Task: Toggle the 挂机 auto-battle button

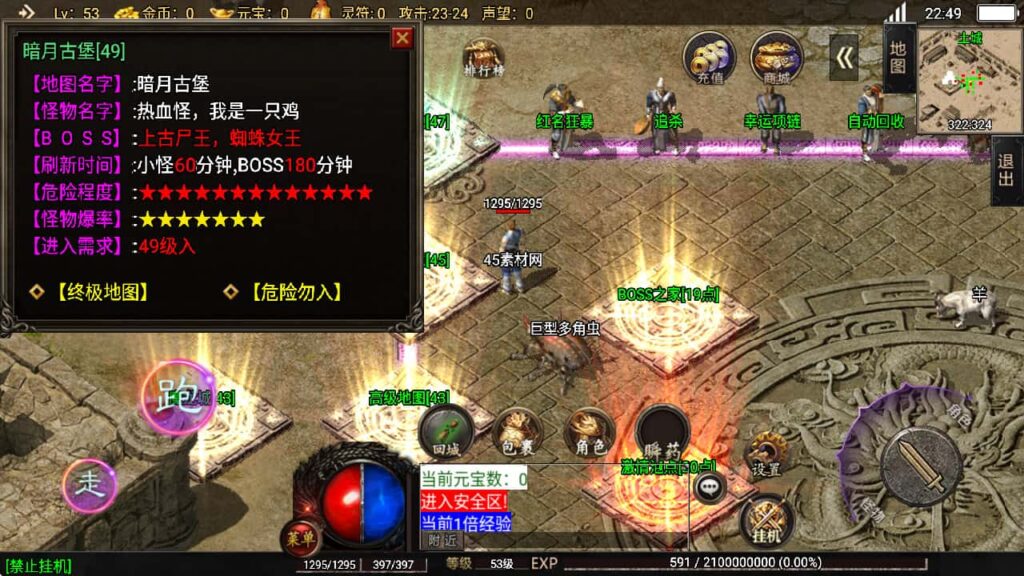Action: (766, 518)
